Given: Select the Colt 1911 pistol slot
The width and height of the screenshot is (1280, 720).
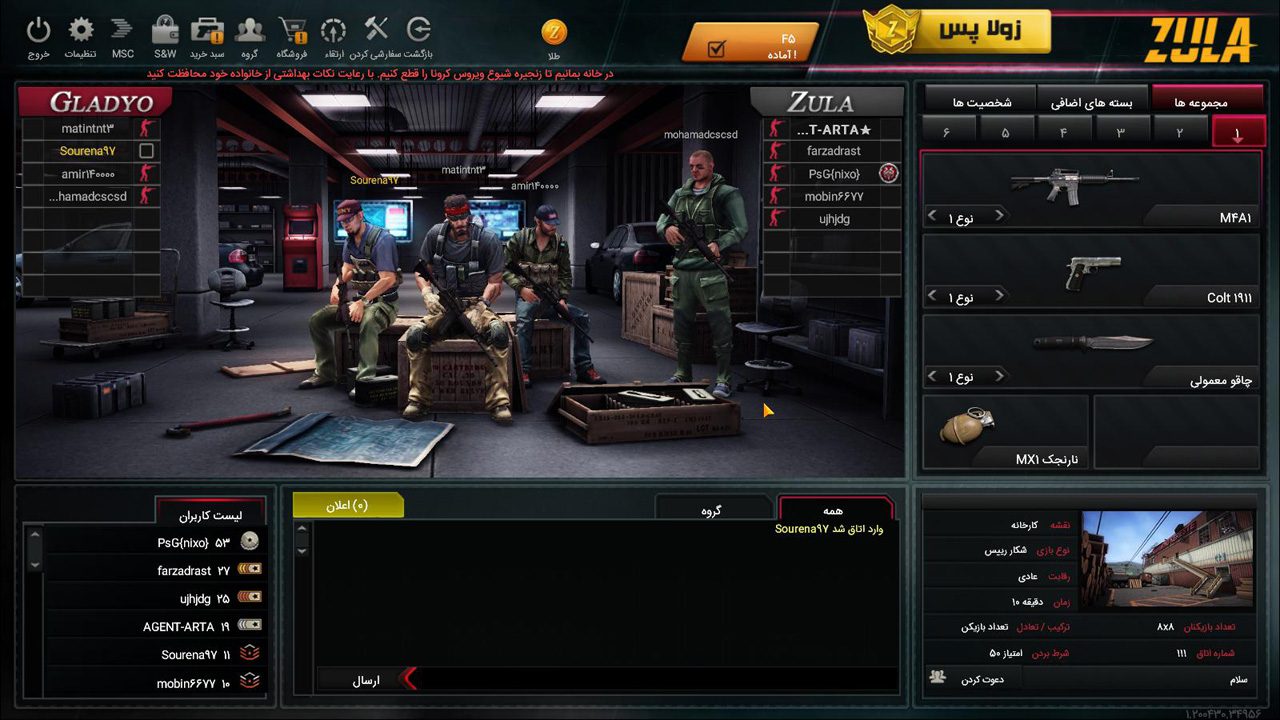Looking at the screenshot, I should point(1090,272).
